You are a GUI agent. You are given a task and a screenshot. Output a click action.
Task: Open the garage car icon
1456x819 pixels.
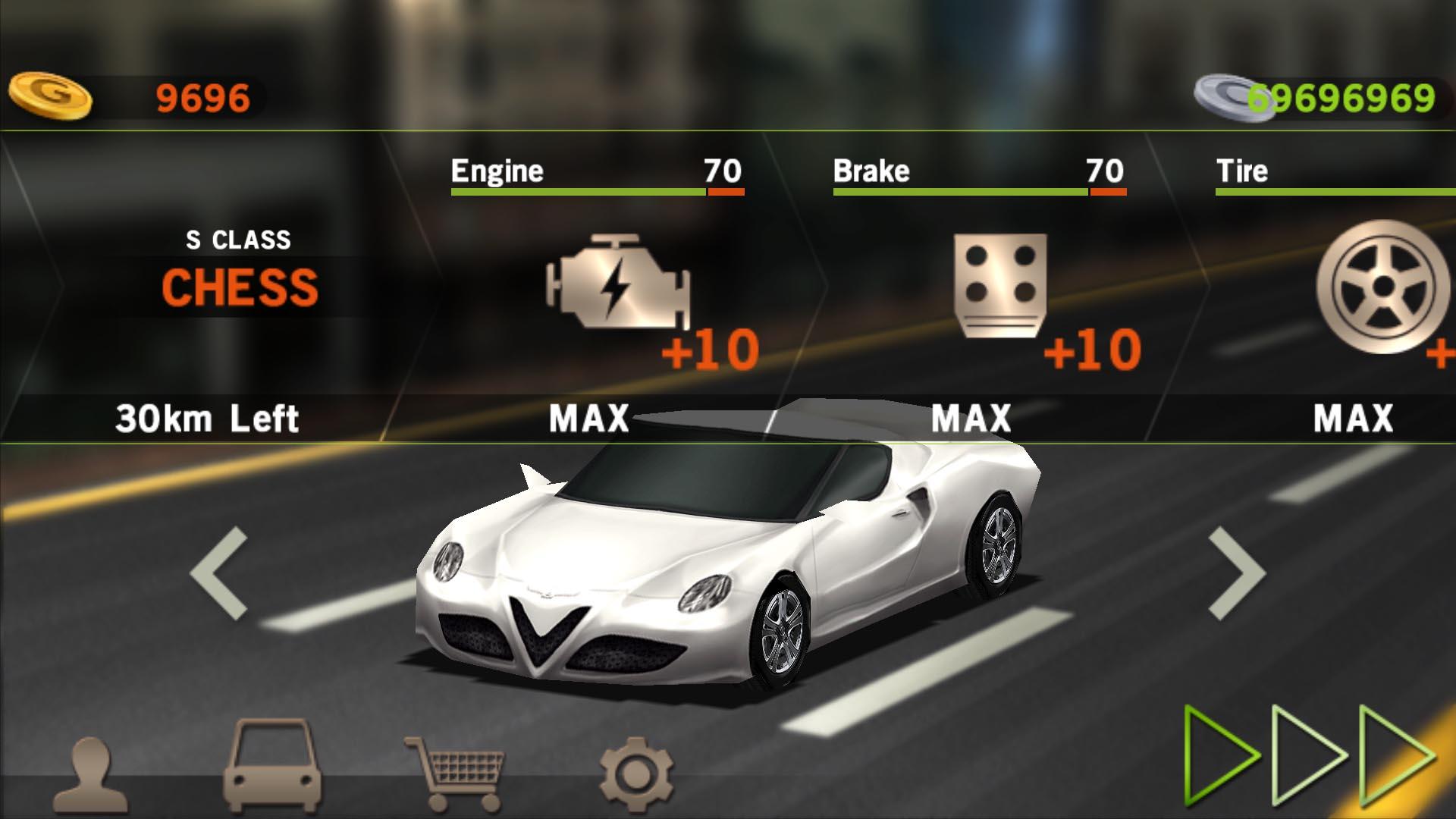273,766
